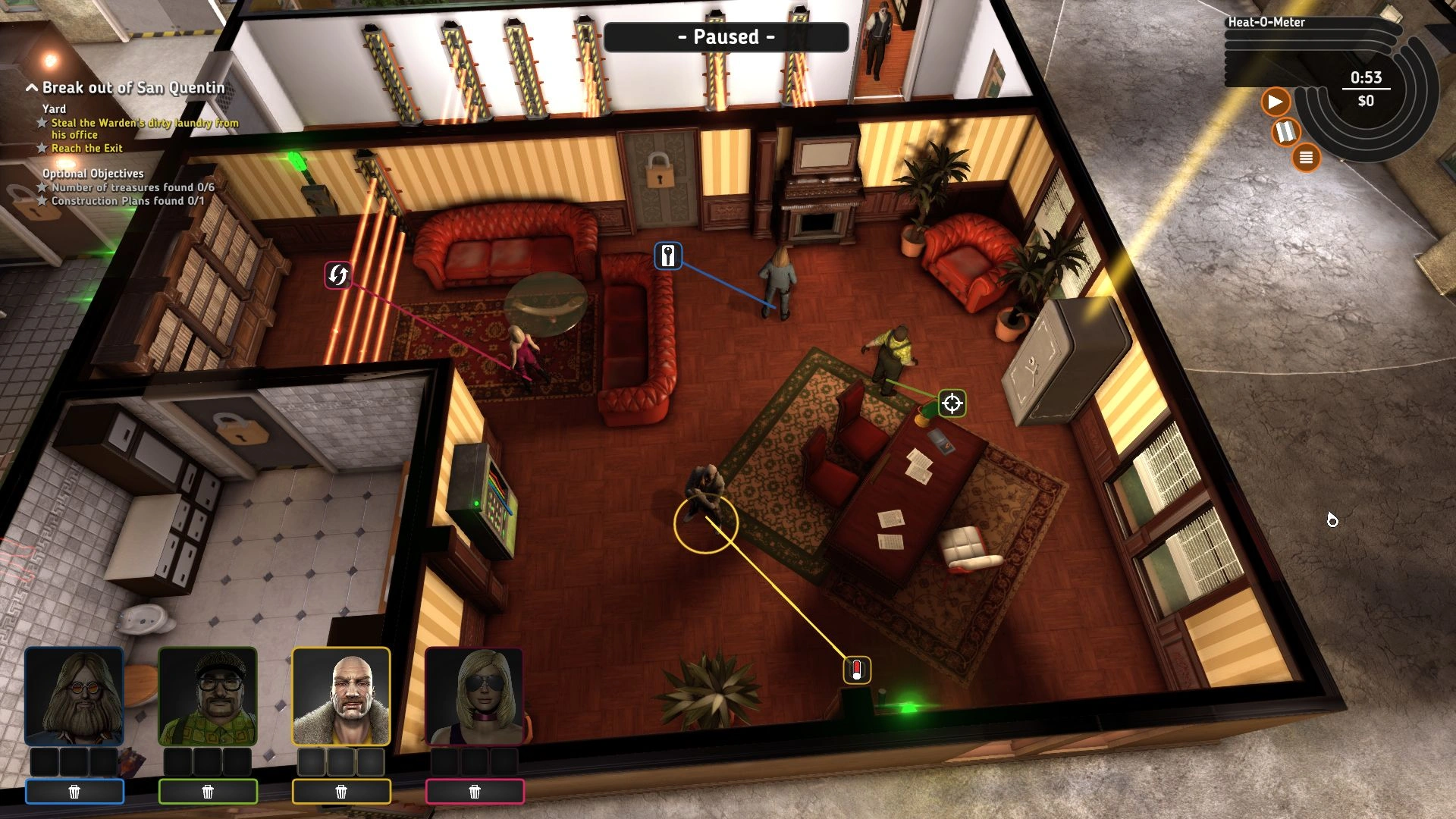This screenshot has width=1456, height=819.
Task: Resume the heist with the play button
Action: [1275, 102]
